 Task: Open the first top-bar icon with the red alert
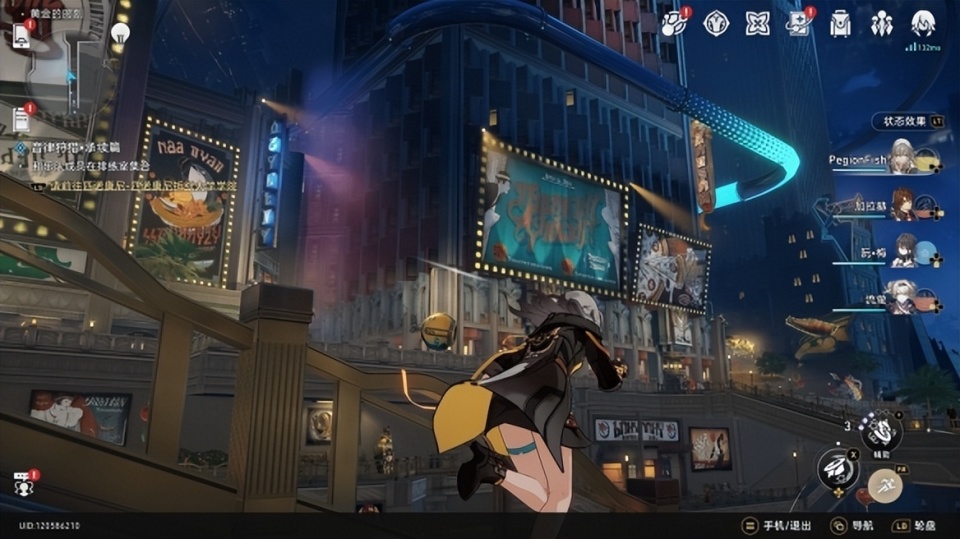tap(675, 23)
